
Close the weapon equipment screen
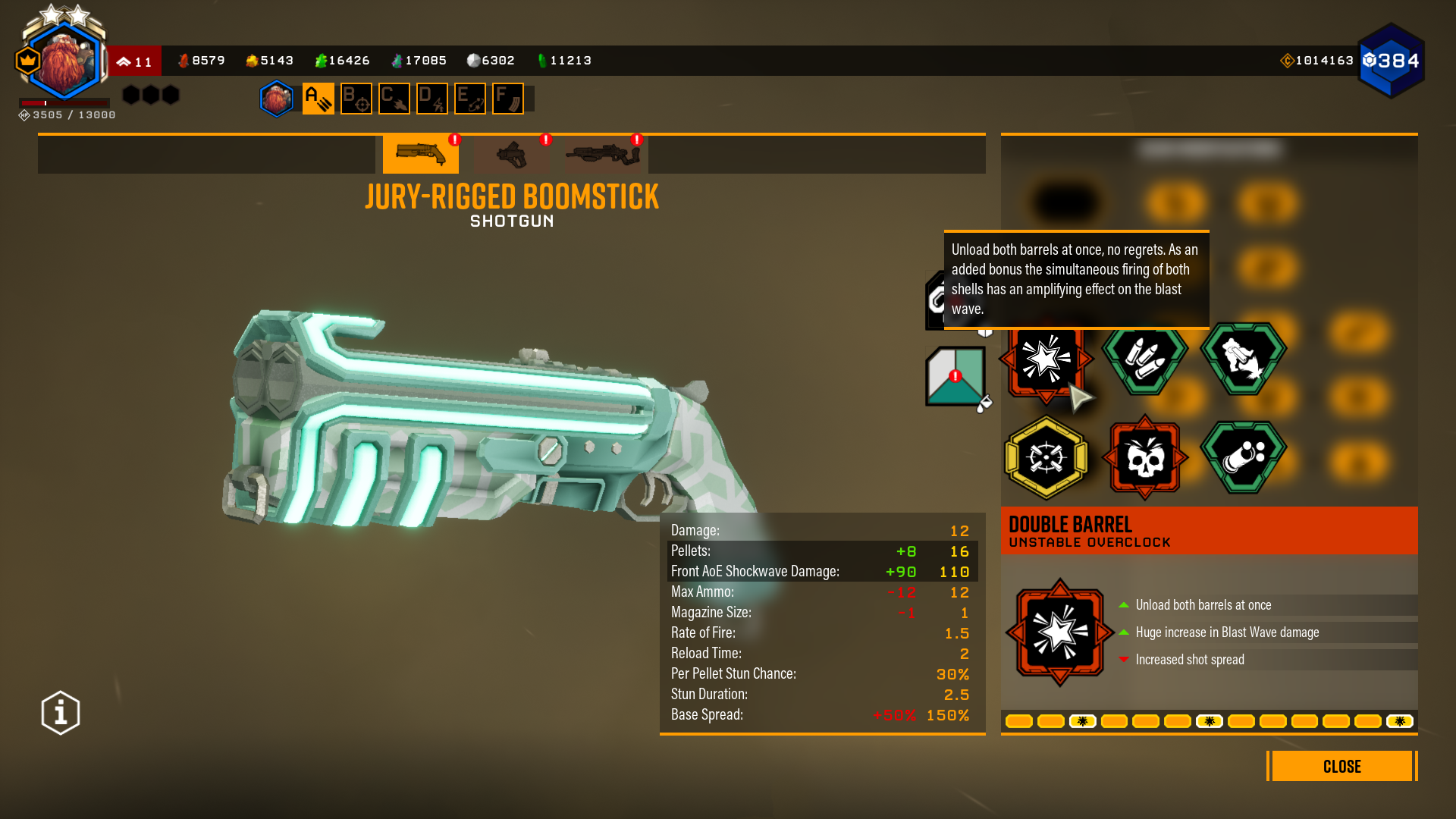point(1341,766)
